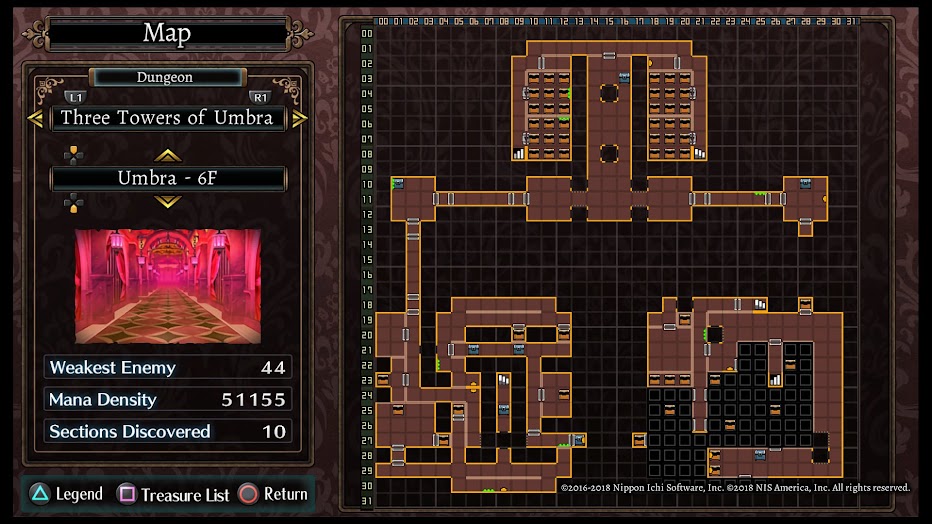Image resolution: width=932 pixels, height=524 pixels.
Task: Open the Treasure List
Action: tap(175, 494)
